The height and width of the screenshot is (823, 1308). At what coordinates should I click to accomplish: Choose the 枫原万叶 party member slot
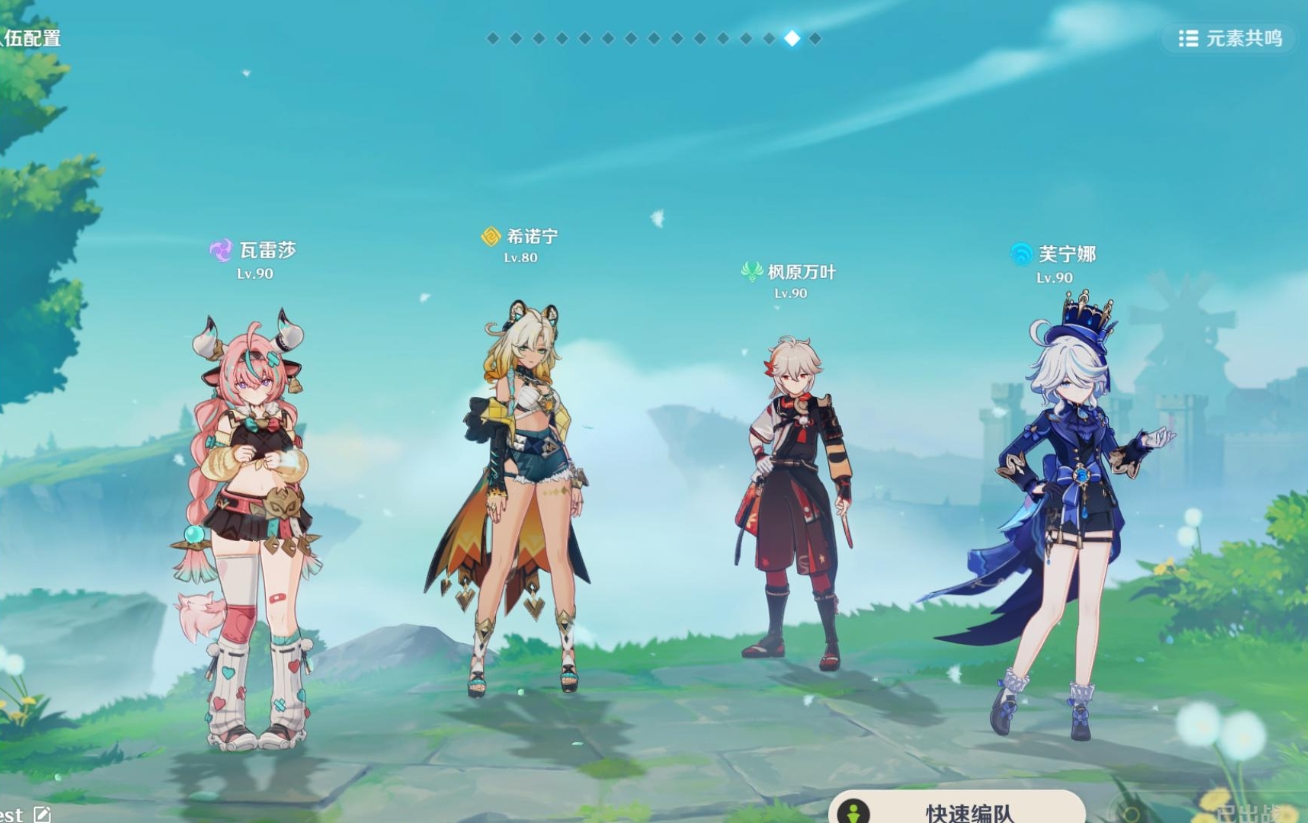pyautogui.click(x=794, y=500)
